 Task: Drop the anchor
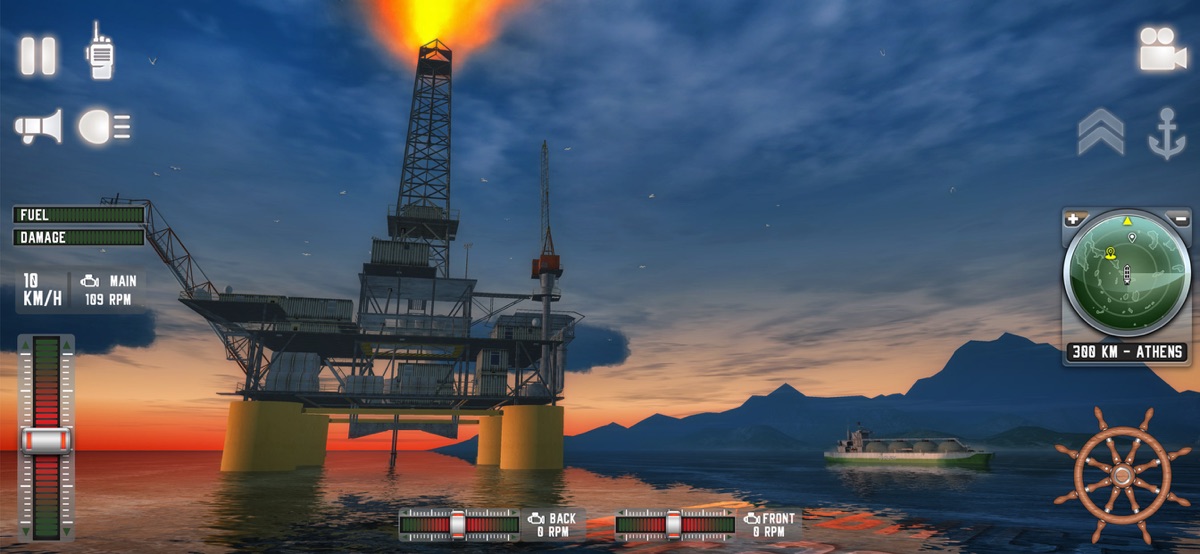[x=1166, y=134]
